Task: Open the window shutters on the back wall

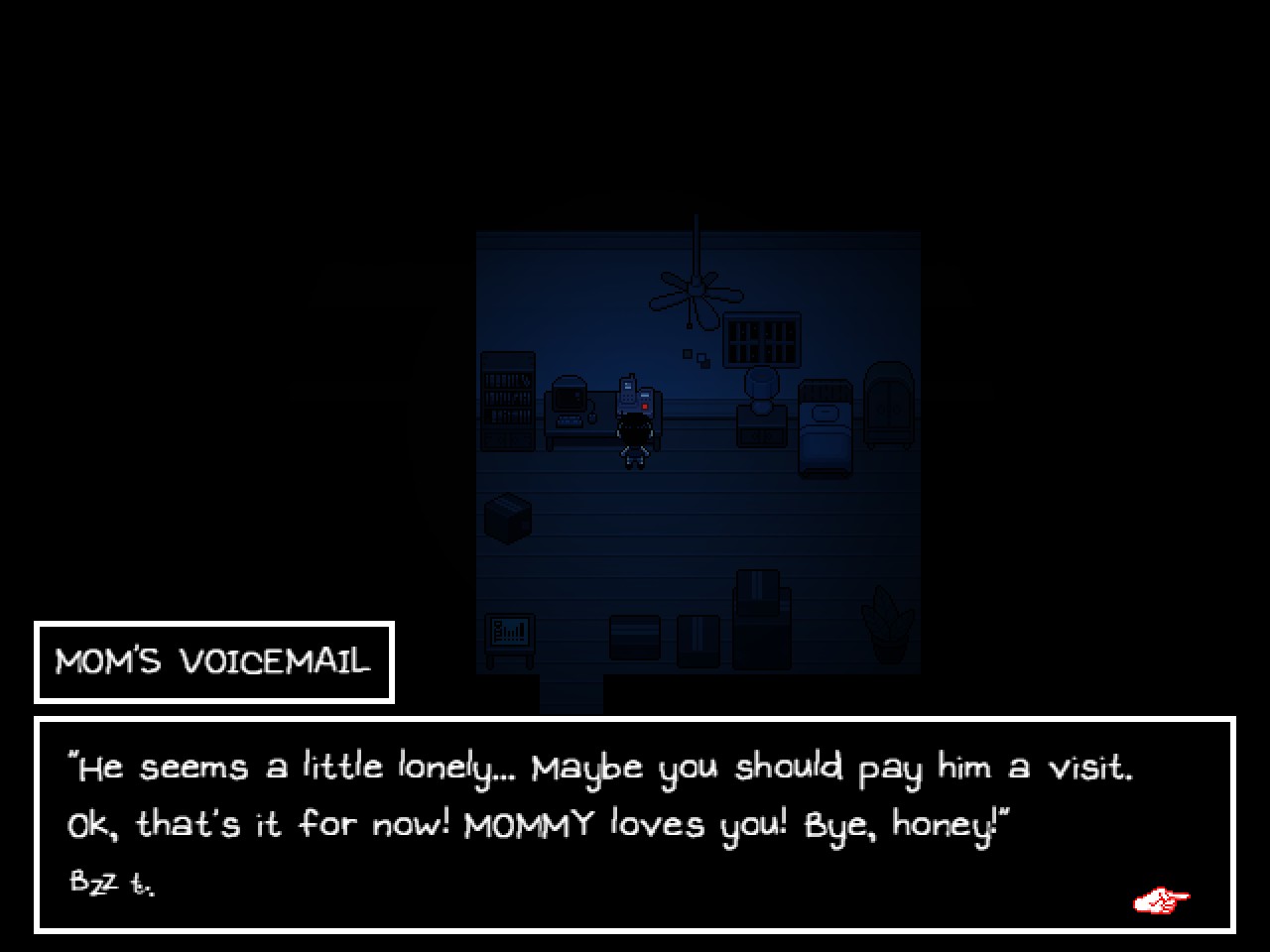Action: (762, 338)
